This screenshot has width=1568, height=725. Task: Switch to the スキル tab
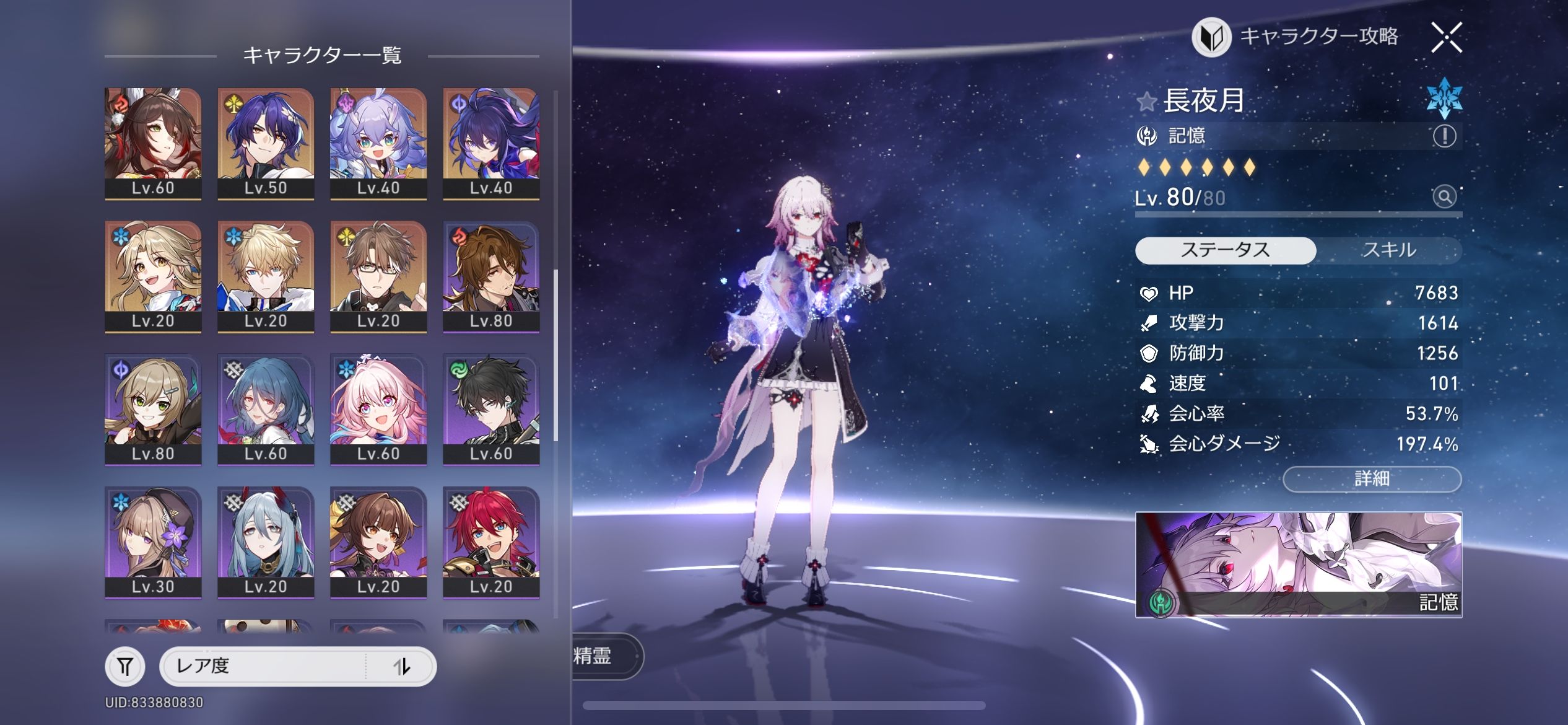(1388, 250)
